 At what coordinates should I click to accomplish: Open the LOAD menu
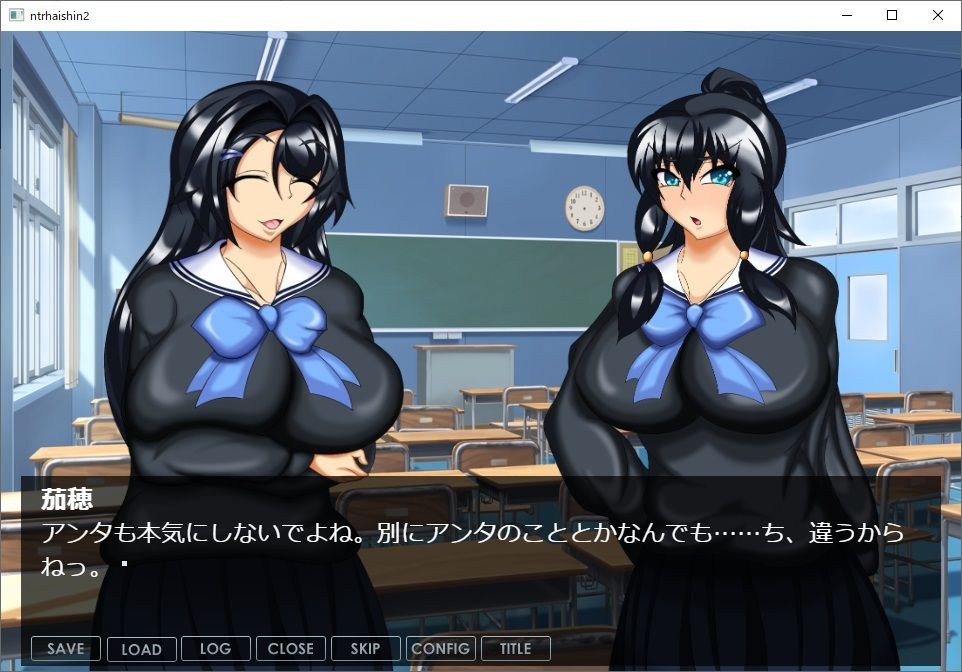(141, 649)
